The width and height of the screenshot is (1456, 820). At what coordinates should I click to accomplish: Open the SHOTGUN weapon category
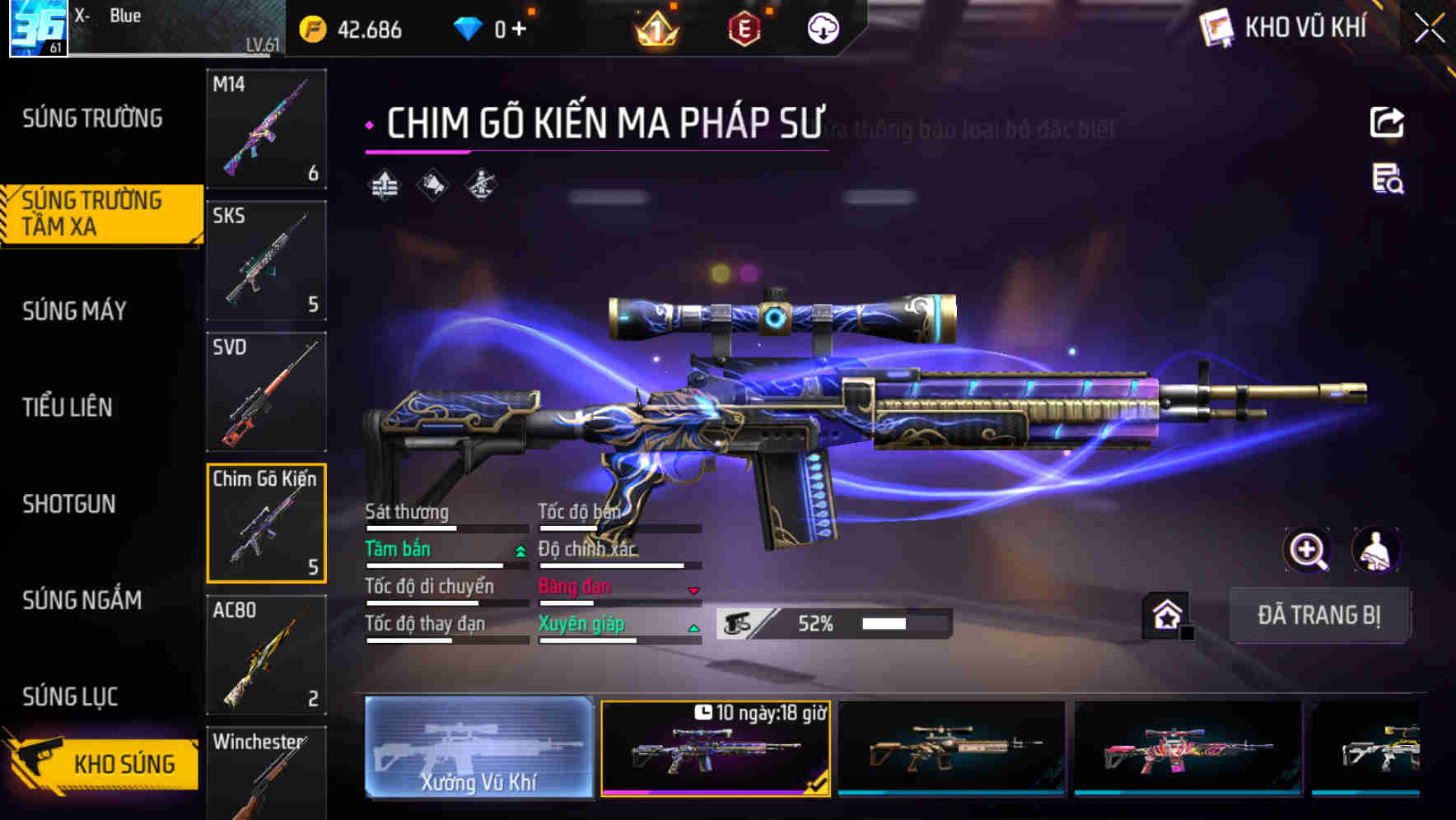(70, 504)
